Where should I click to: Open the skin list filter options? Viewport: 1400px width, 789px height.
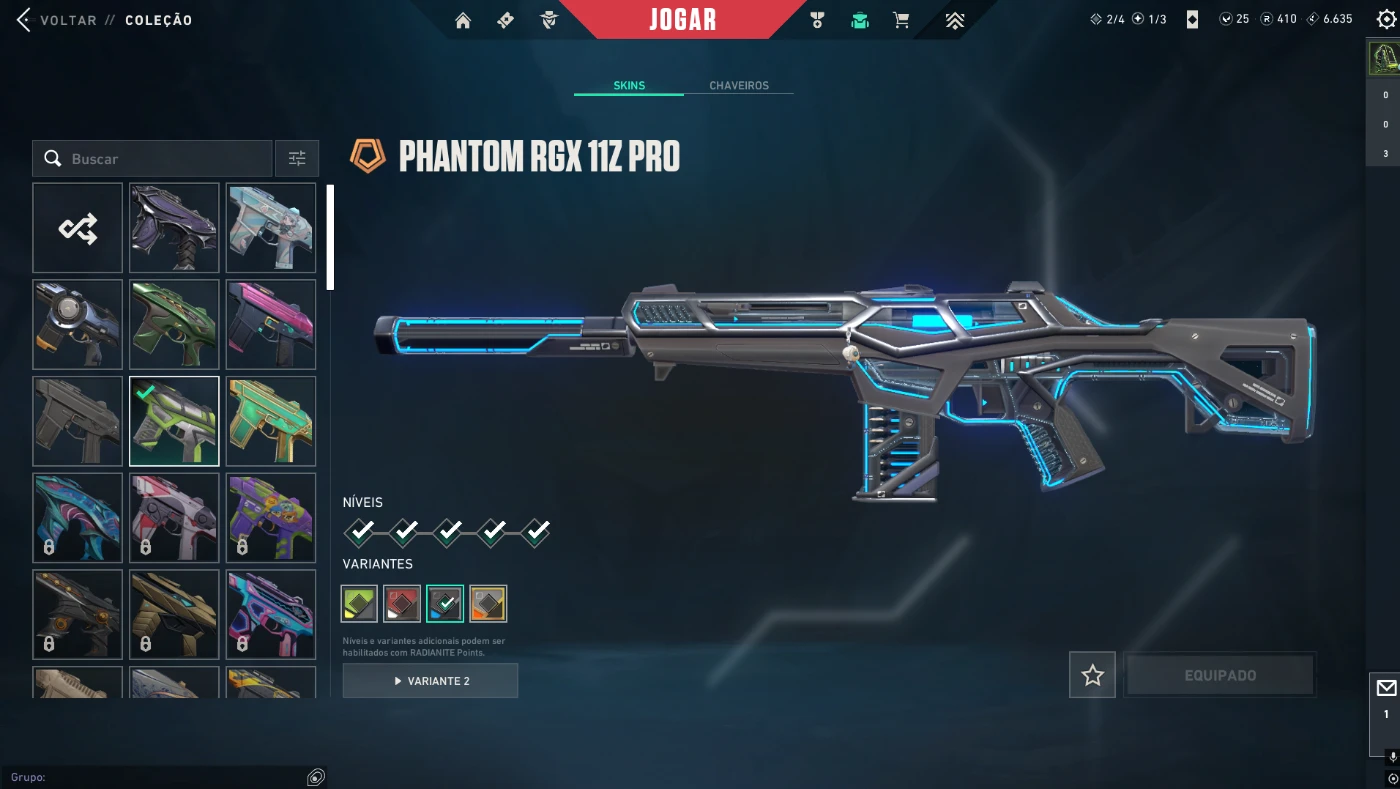pos(297,159)
